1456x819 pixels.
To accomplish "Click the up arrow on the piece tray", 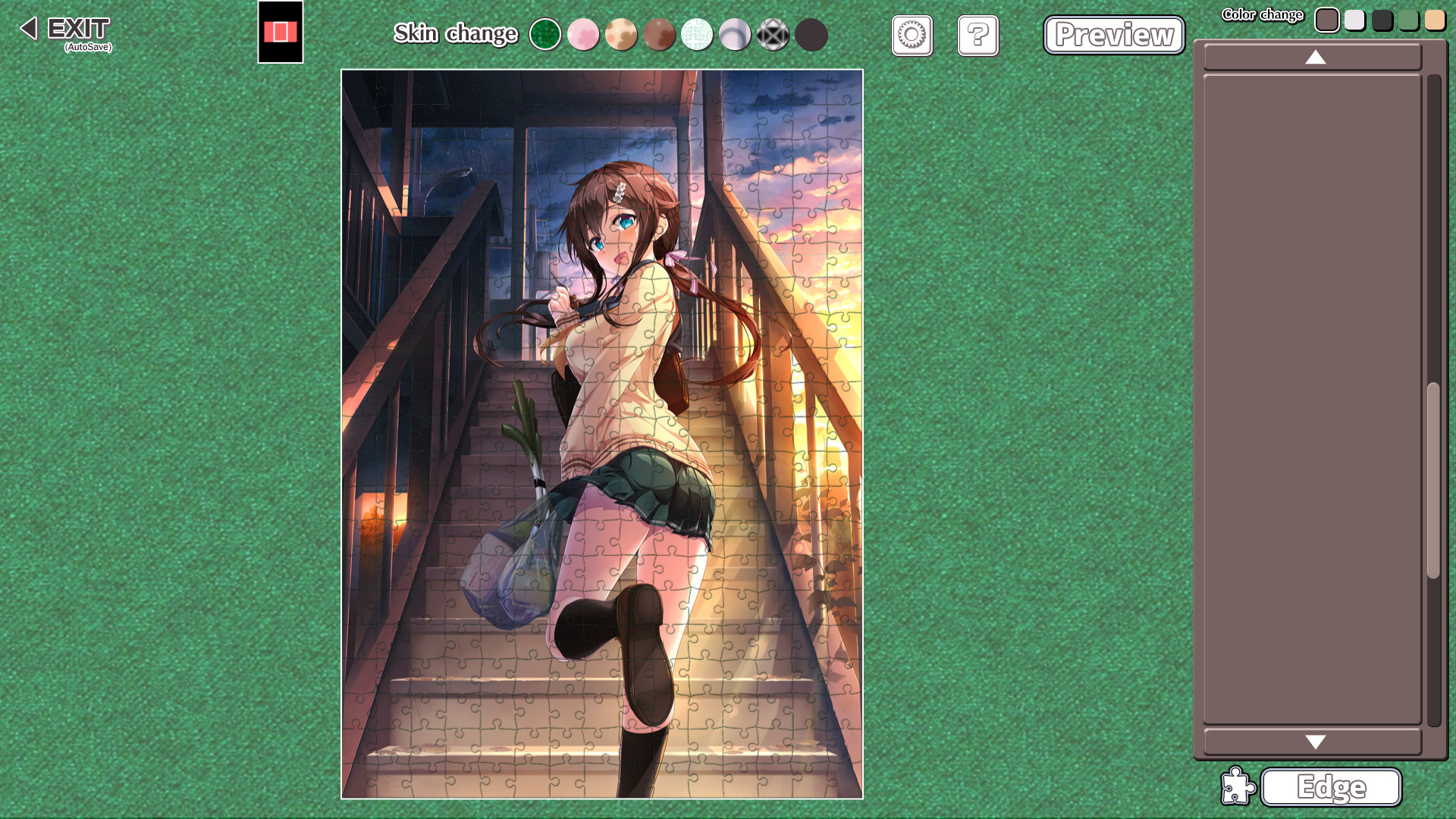I will 1314,57.
